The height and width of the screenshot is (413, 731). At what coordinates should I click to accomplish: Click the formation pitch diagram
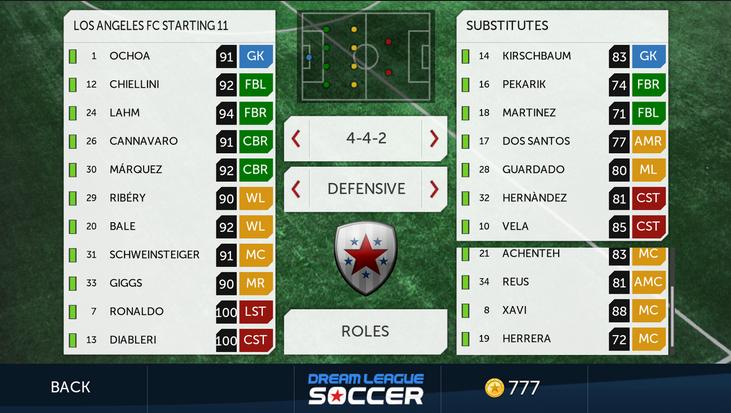365,57
